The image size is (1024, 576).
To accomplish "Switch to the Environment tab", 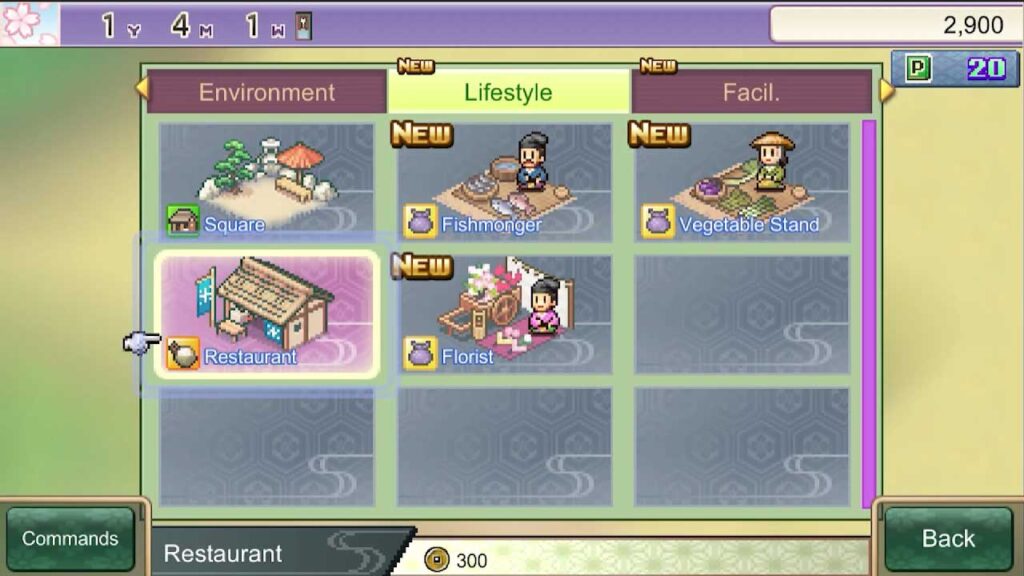I will pos(266,92).
